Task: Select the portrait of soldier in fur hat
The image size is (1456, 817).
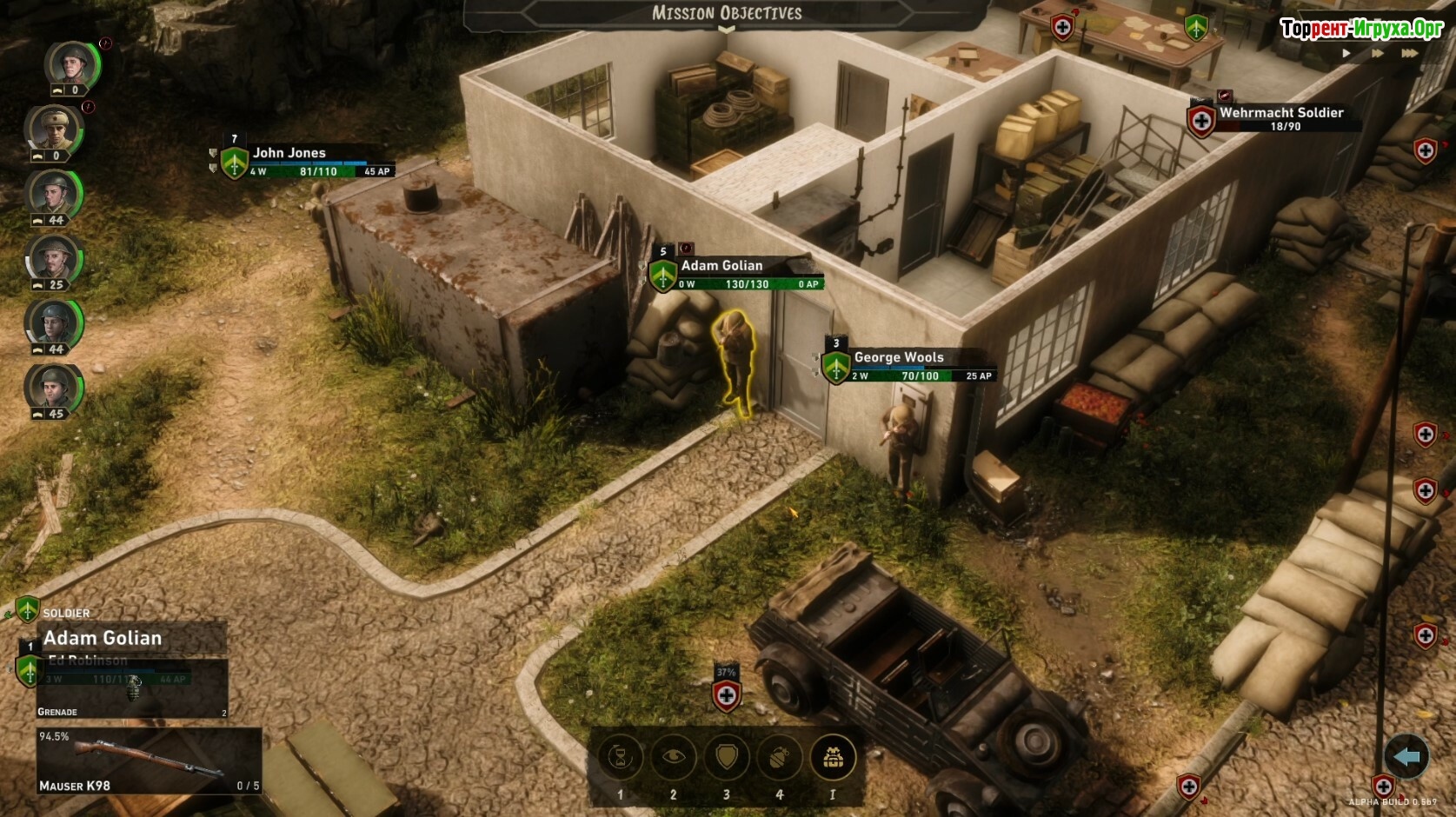Action: pos(54,129)
